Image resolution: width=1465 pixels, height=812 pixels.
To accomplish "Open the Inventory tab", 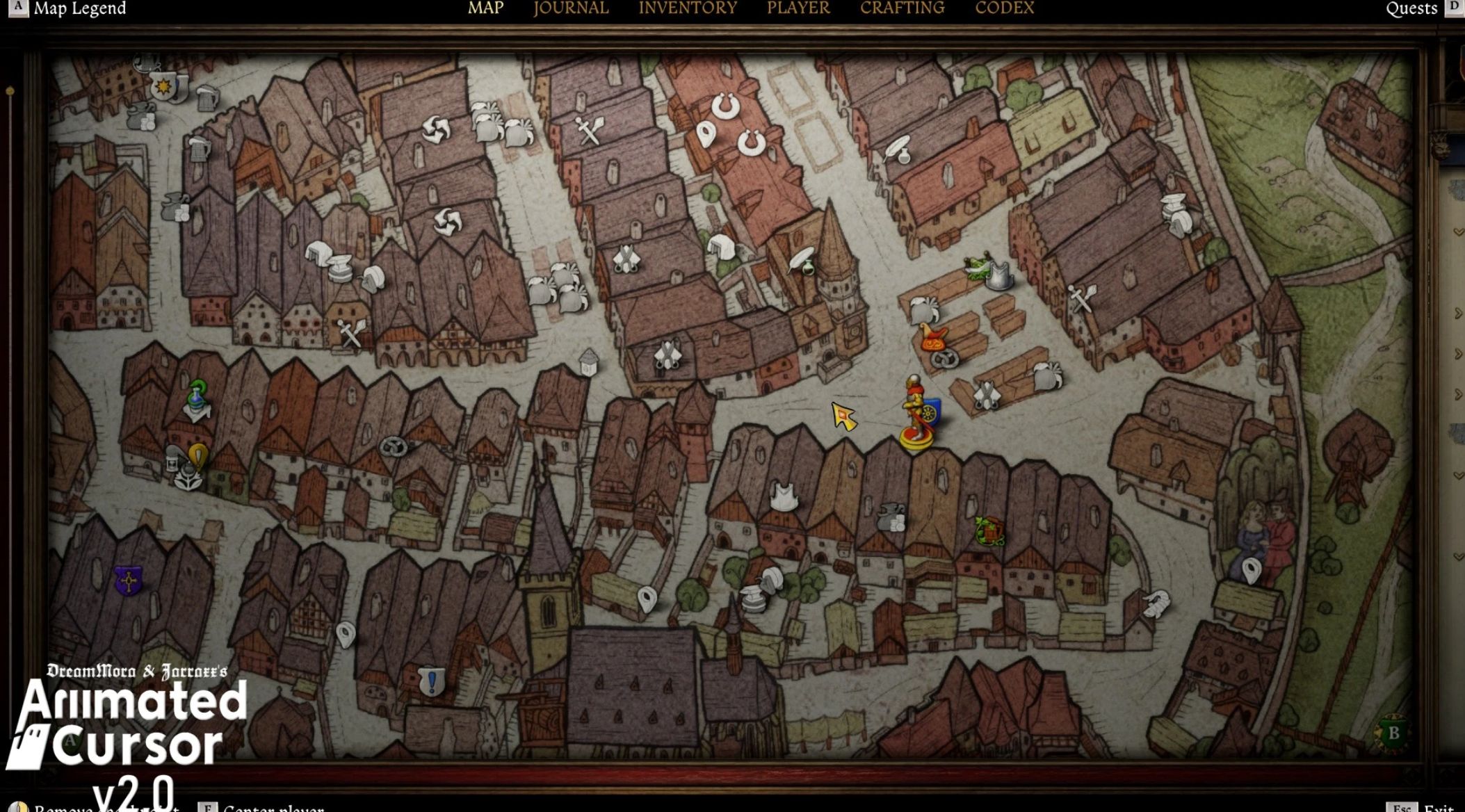I will click(x=687, y=8).
